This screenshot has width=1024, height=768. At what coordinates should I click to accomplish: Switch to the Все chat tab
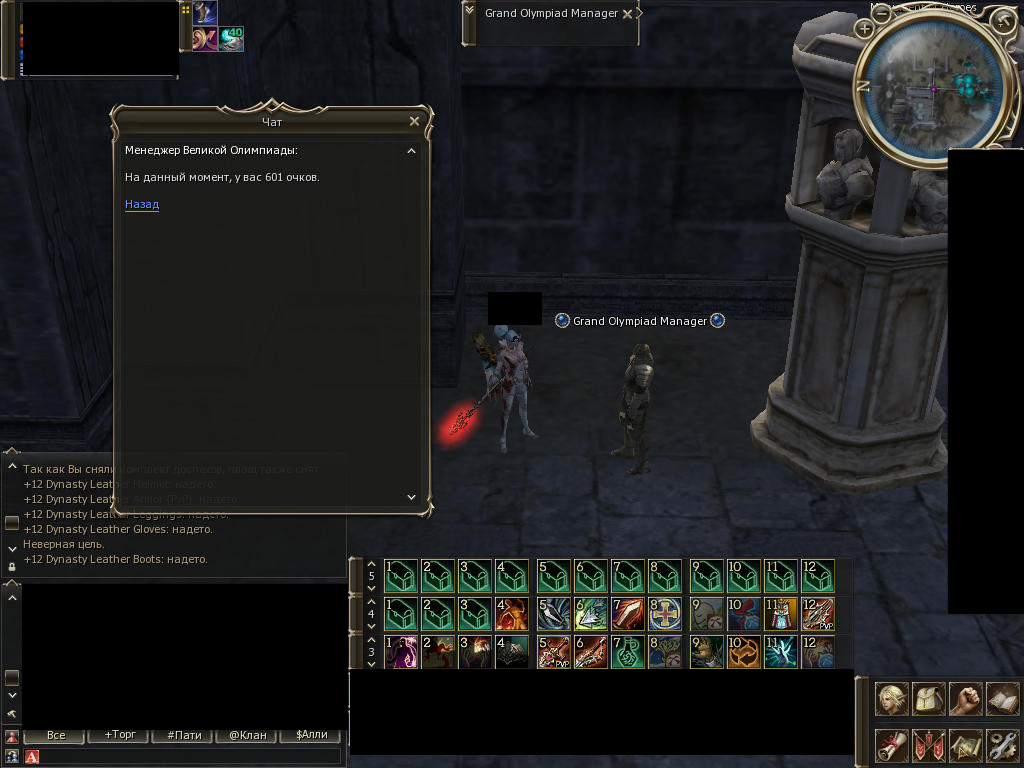[x=56, y=735]
